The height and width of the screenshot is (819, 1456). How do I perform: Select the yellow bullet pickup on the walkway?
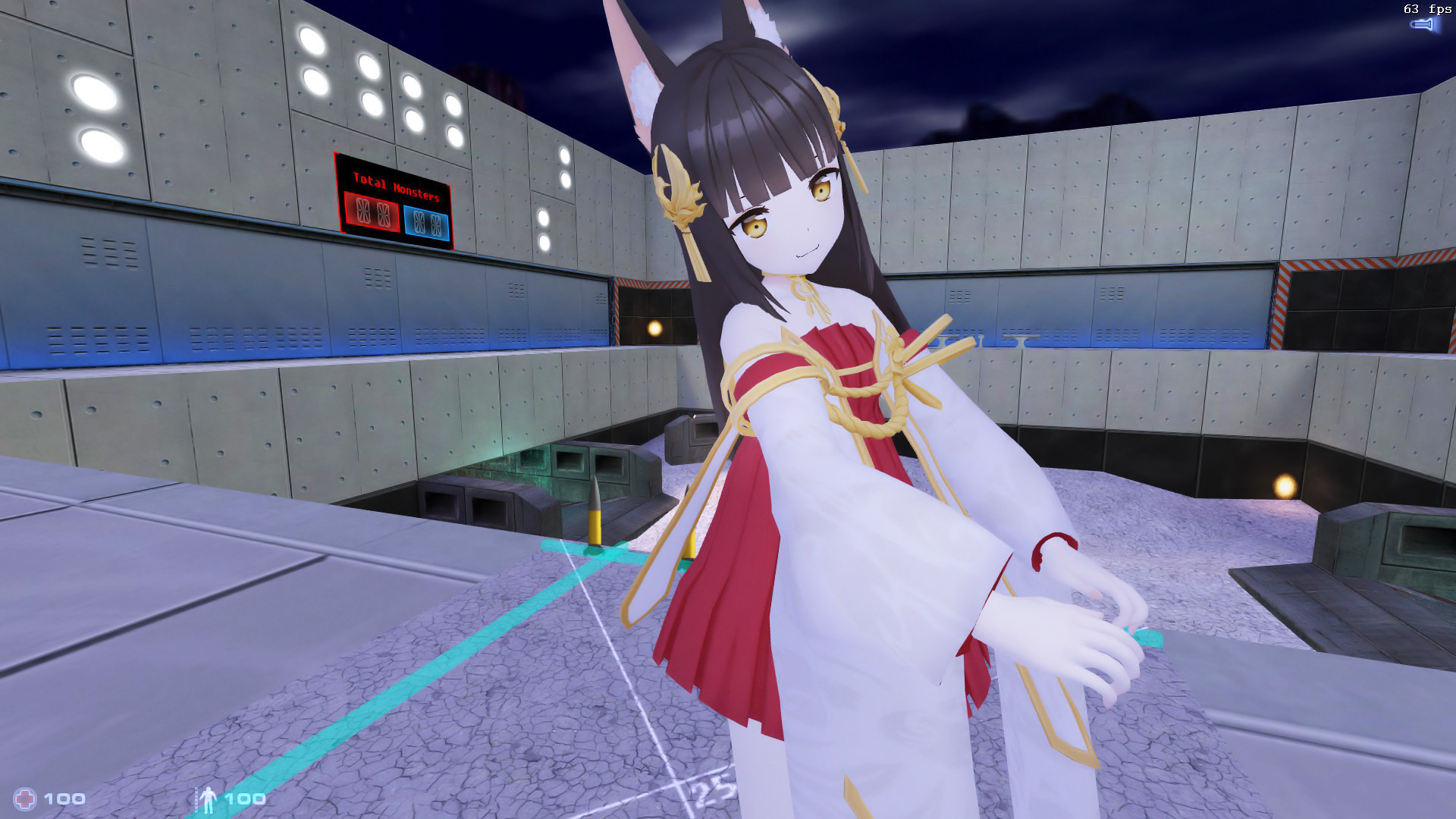coord(596,523)
